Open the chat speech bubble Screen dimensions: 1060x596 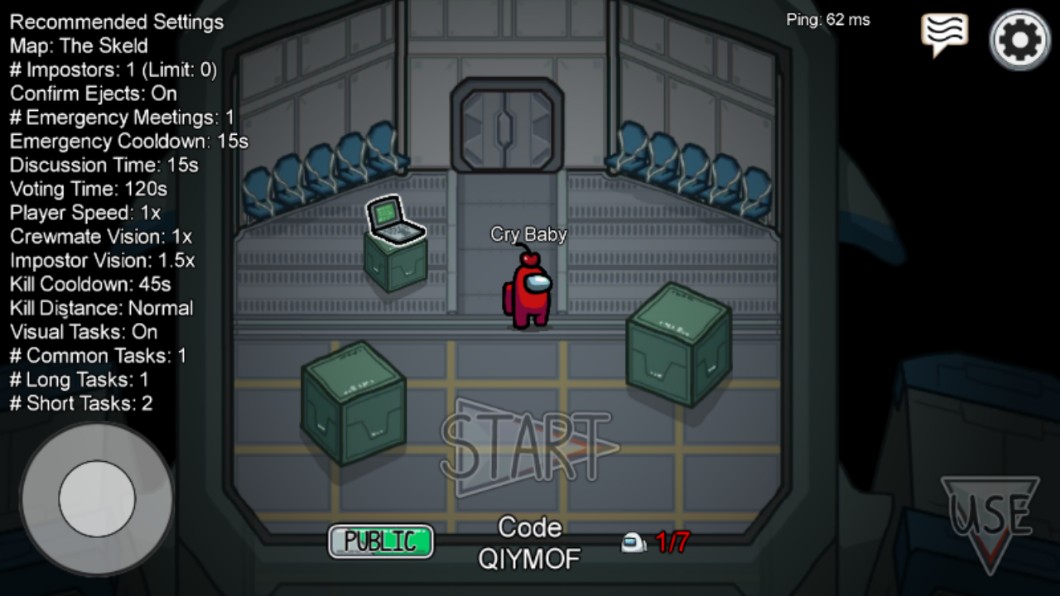pos(944,35)
